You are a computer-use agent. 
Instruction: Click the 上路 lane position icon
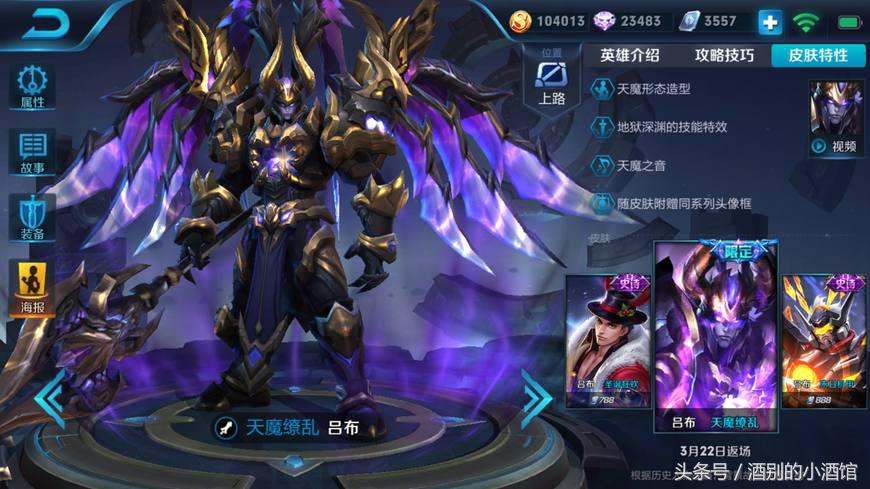point(552,77)
